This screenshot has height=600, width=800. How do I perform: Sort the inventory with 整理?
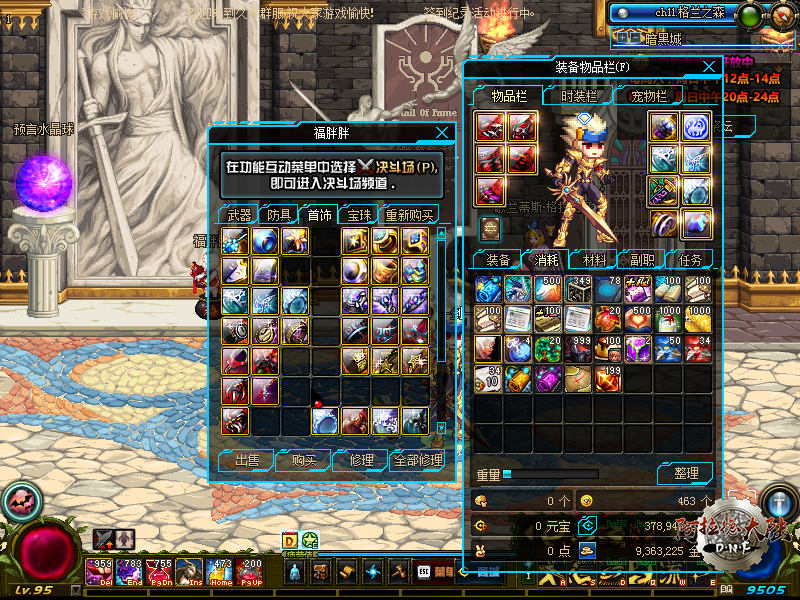(685, 473)
